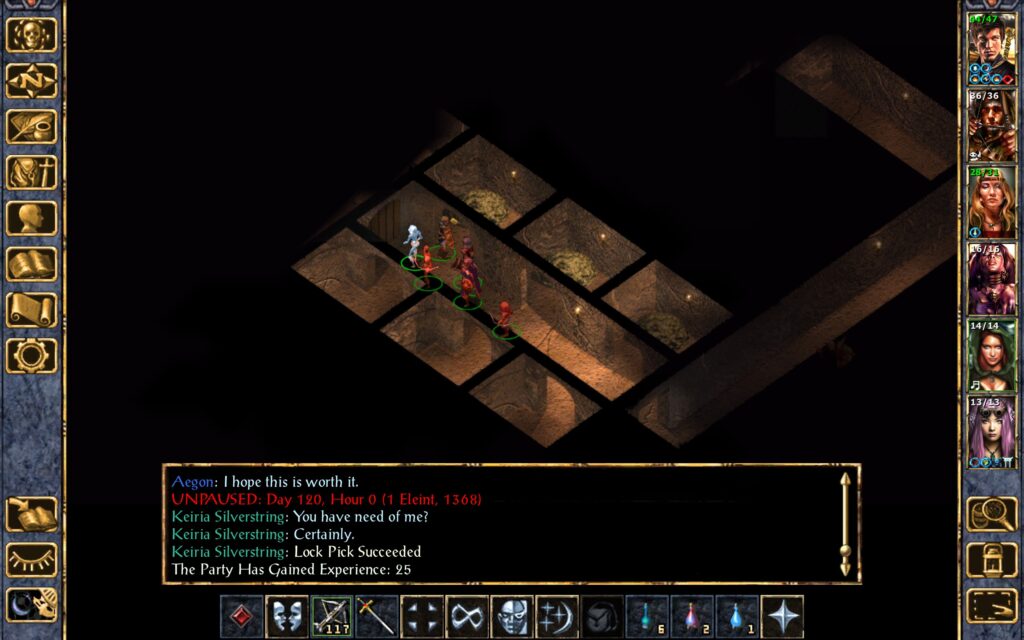Select the green-hooded woman's portrait
Screen dimensions: 1024x640
point(991,355)
